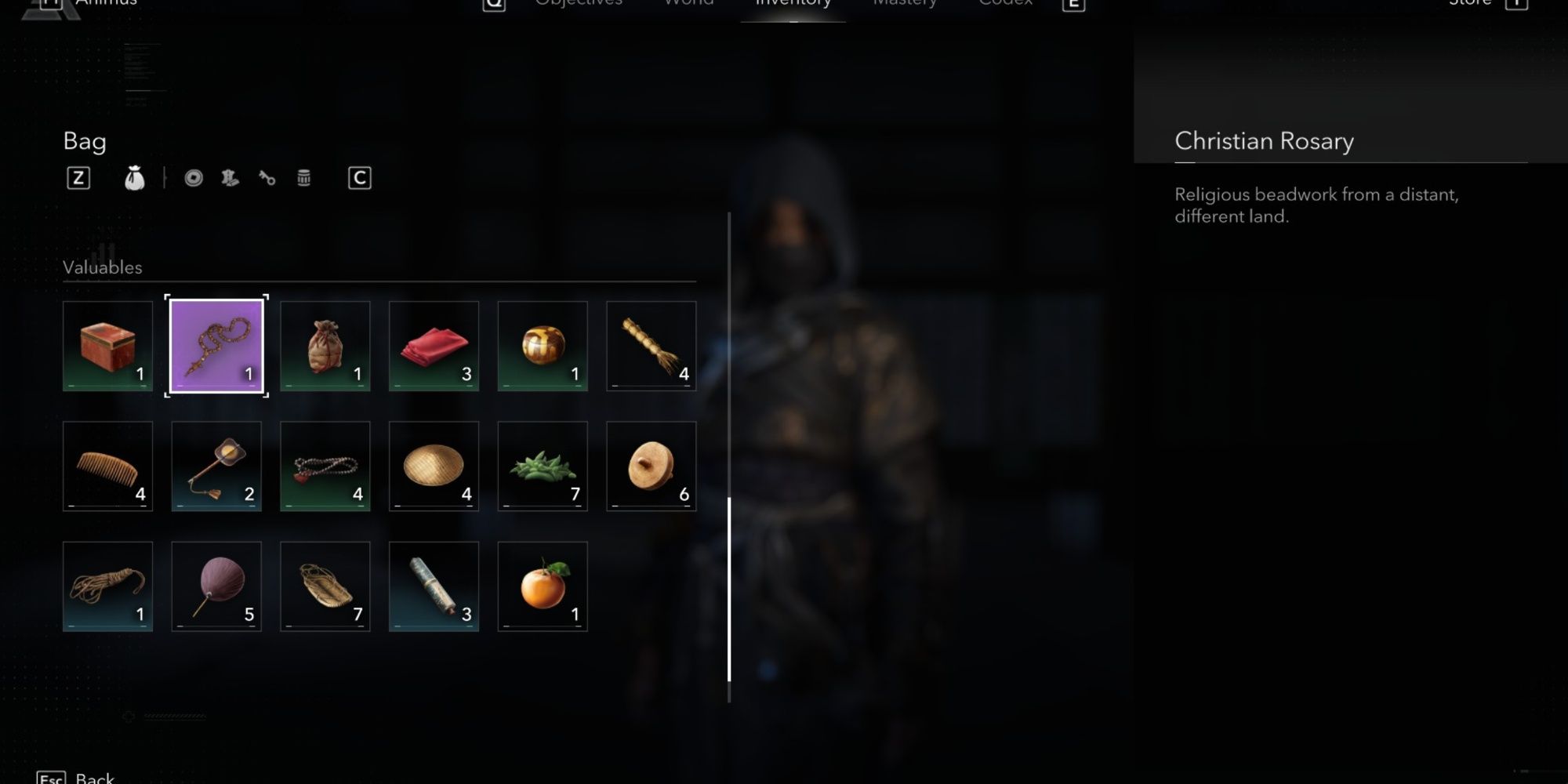Select the orange fruit item
1568x784 pixels.
[543, 586]
